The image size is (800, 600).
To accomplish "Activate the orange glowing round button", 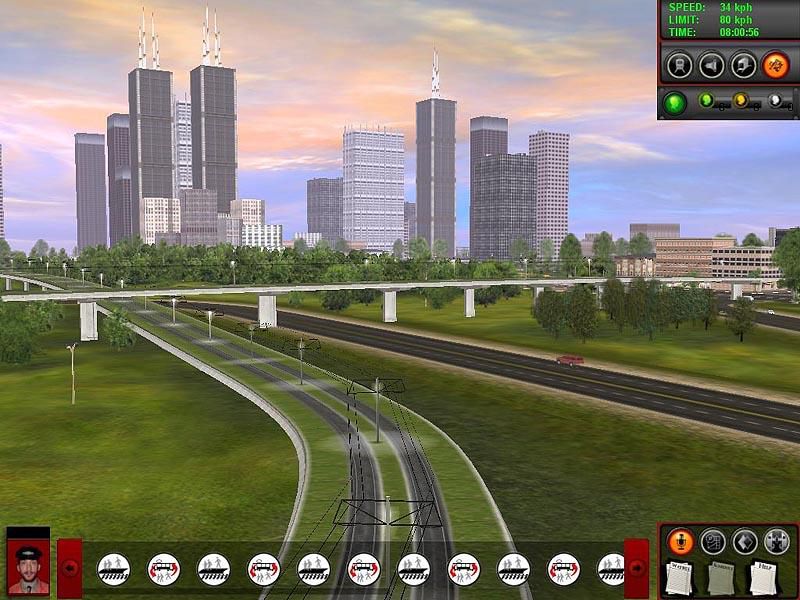I will [x=775, y=65].
